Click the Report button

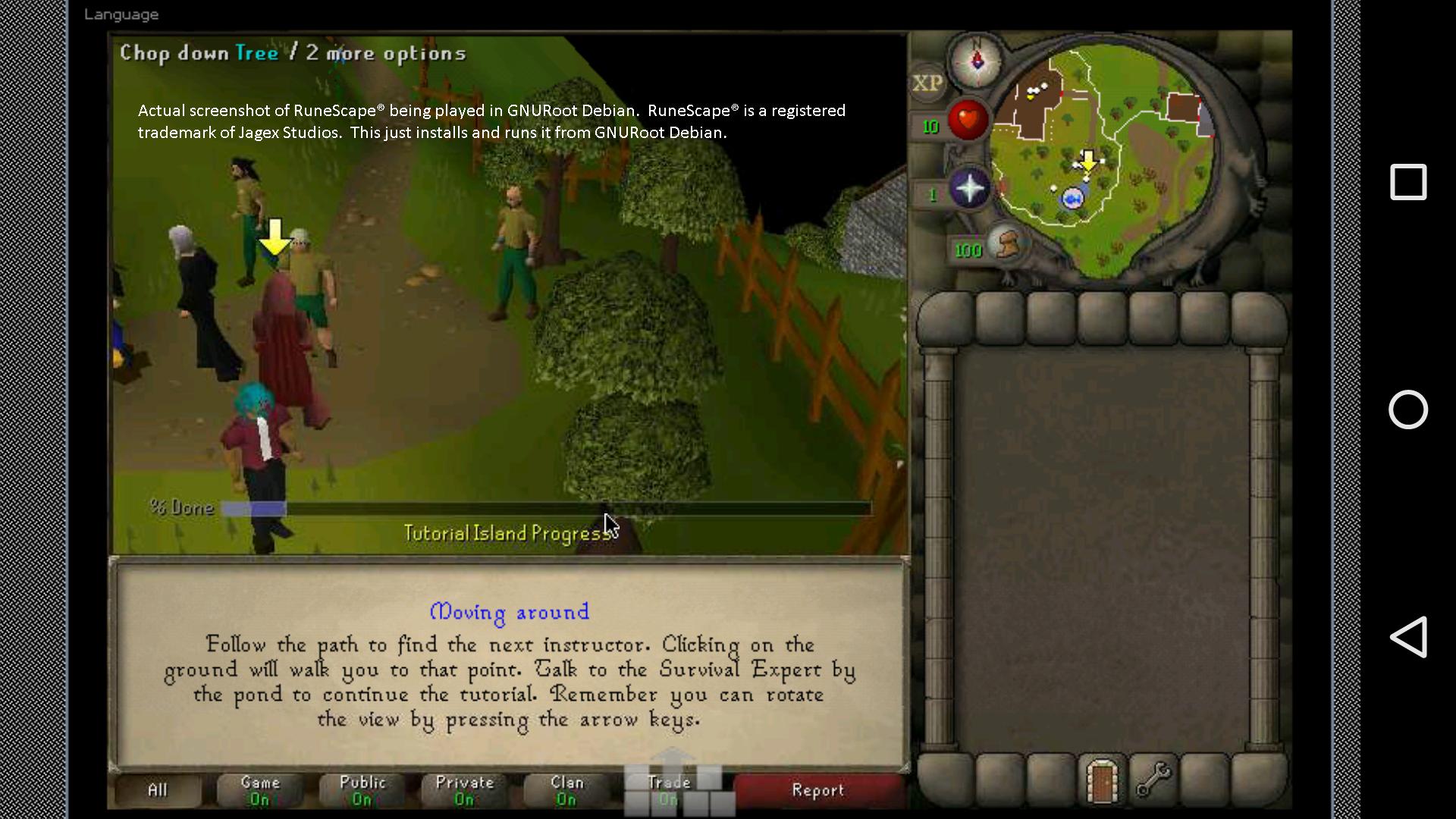817,789
